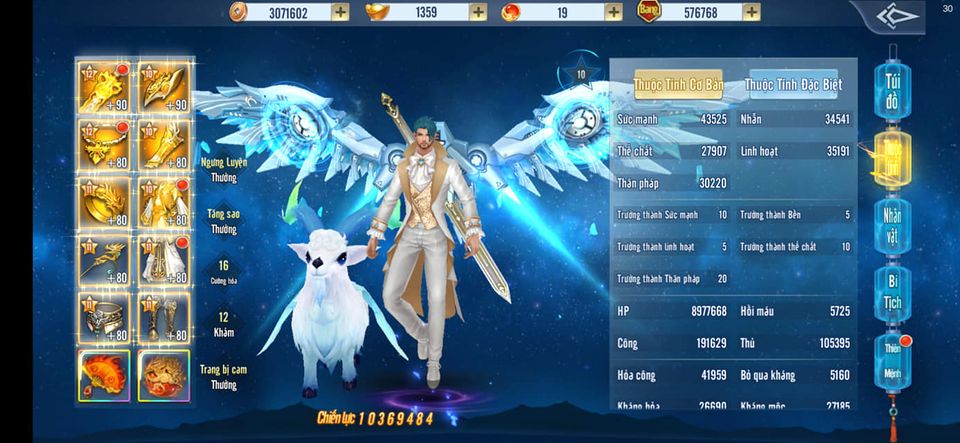960x443 pixels.
Task: View the Cường hóa enhancement level
Action: [224, 272]
